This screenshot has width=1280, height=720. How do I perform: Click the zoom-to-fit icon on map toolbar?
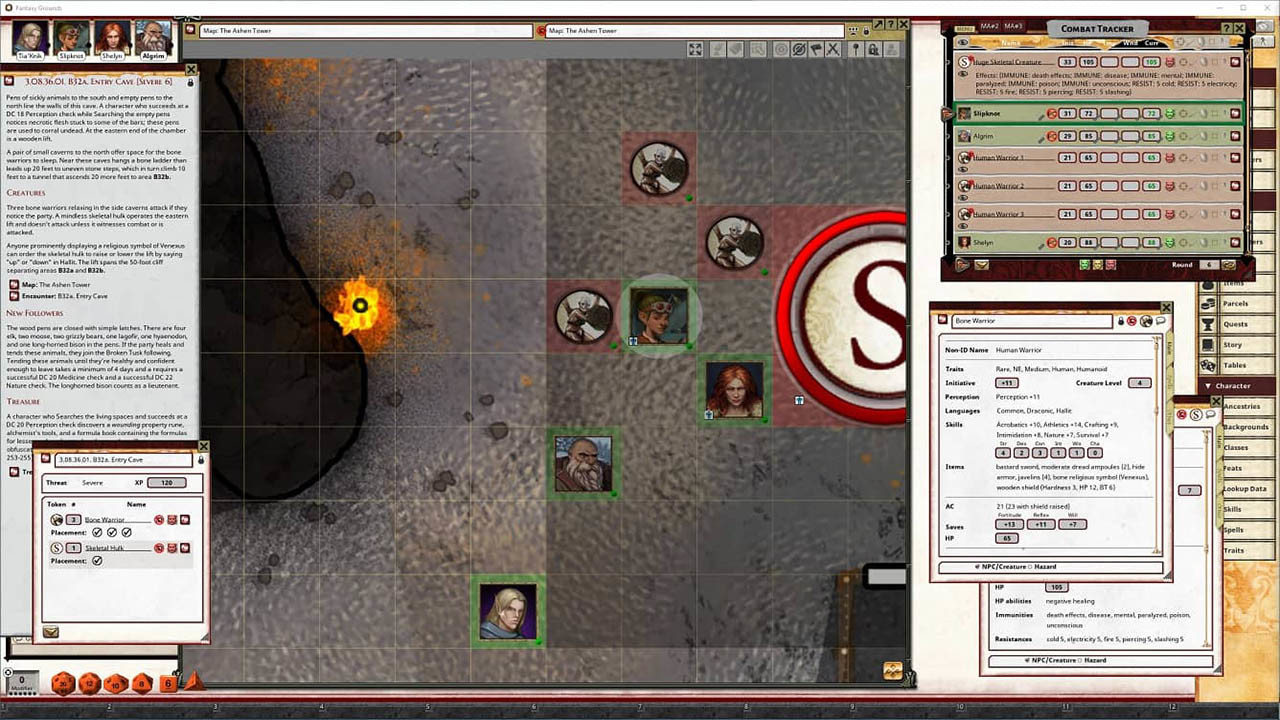point(694,48)
